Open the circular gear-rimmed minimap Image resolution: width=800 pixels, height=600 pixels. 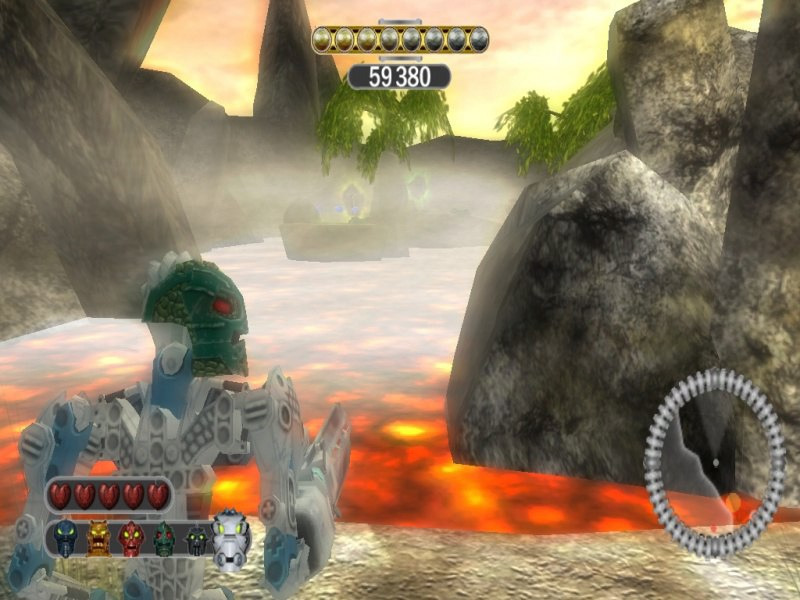tap(714, 463)
